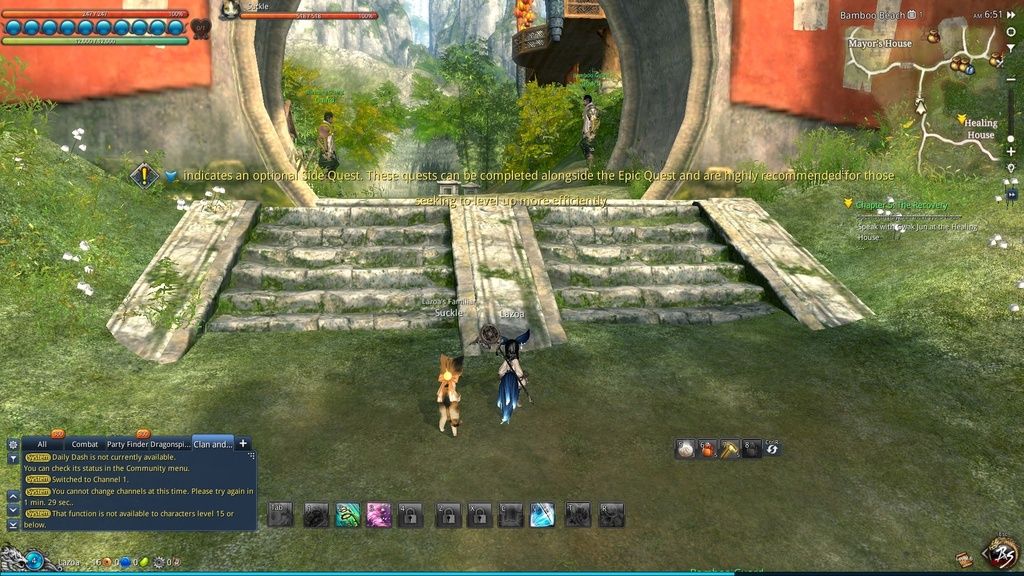Viewport: 1024px width, 576px height.
Task: Use the orange potion item slot
Action: click(x=708, y=449)
